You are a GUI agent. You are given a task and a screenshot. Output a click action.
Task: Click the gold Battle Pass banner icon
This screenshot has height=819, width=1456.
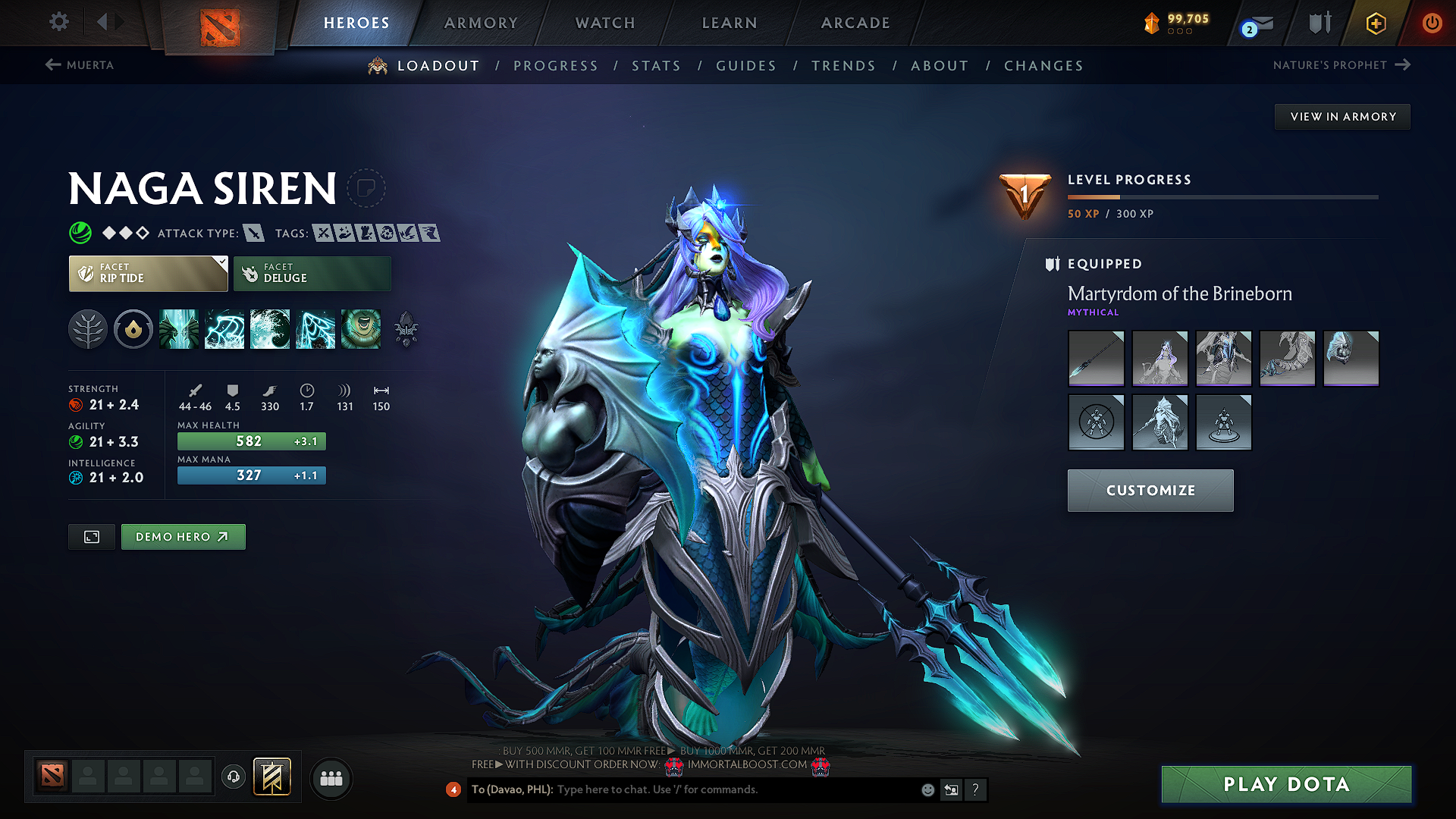(x=1375, y=22)
